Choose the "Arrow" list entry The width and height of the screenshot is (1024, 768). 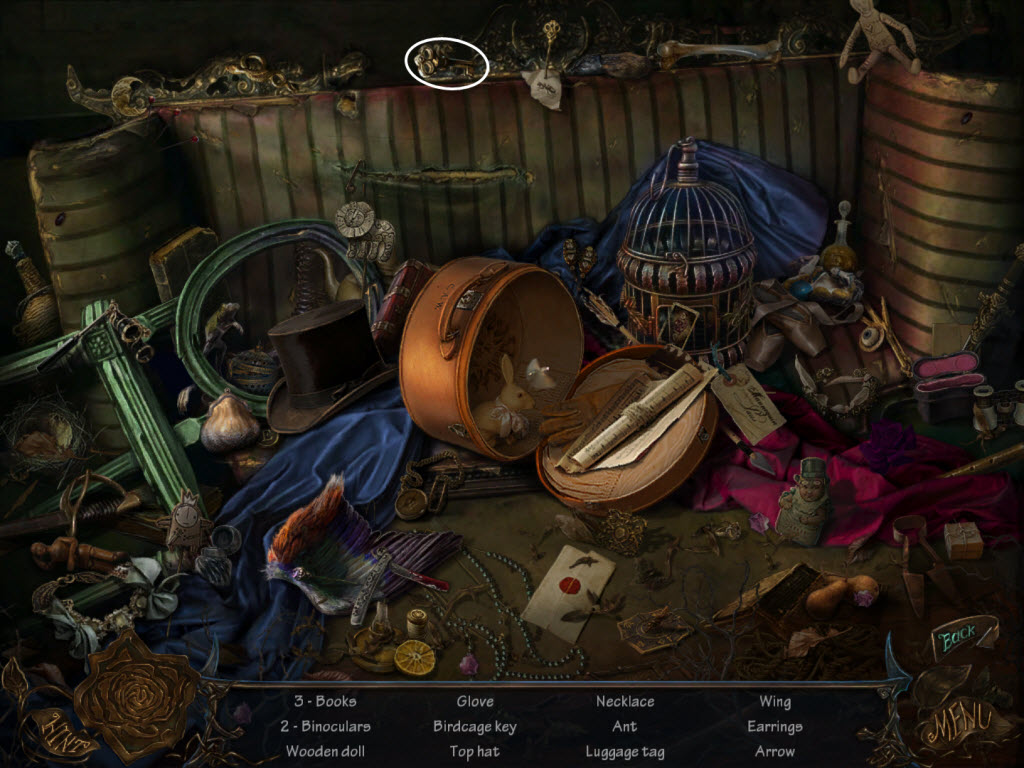click(775, 751)
